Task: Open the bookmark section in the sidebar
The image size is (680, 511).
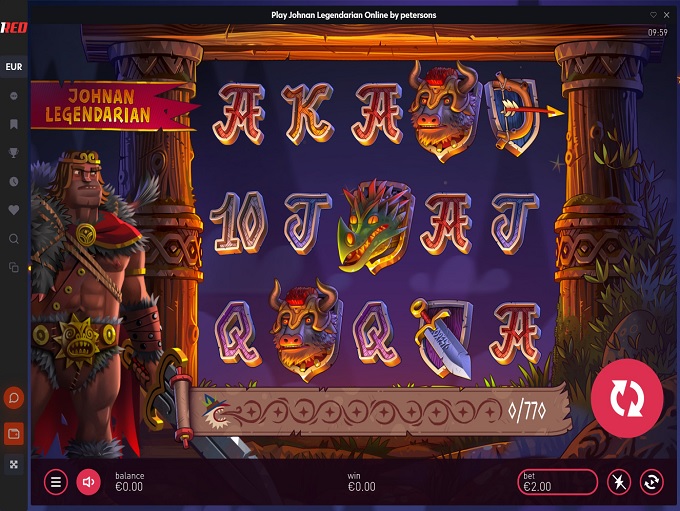Action: [14, 124]
